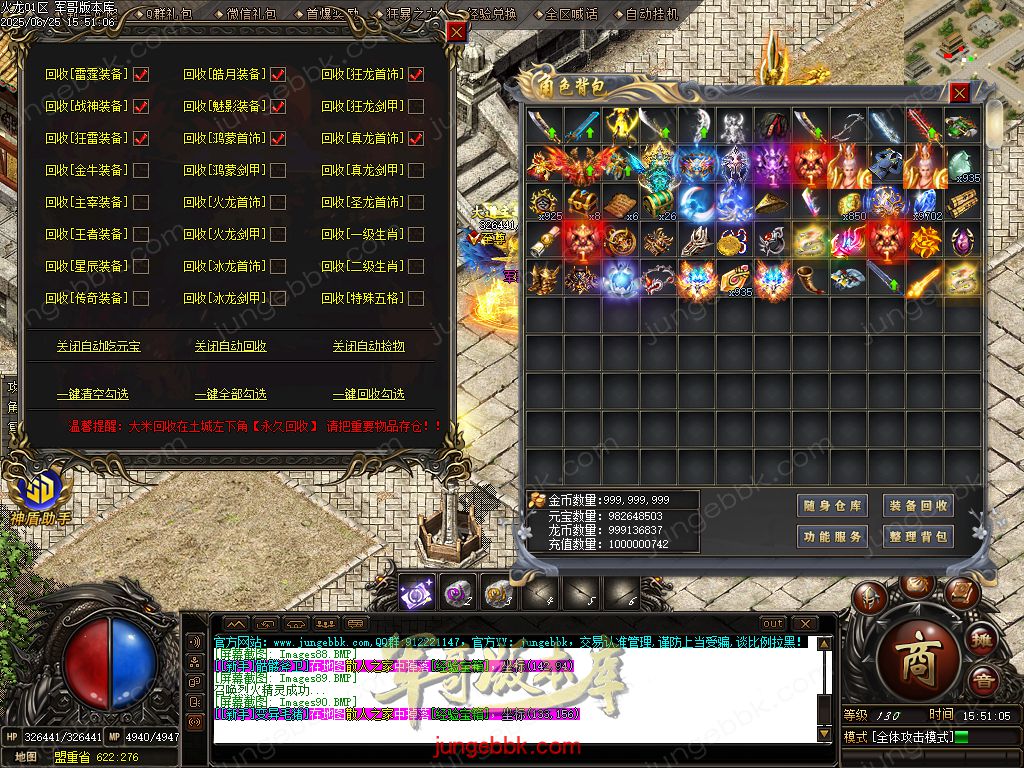Turn off auto pickup via 关闭自动捡物
Viewport: 1024px width, 768px height.
[369, 346]
